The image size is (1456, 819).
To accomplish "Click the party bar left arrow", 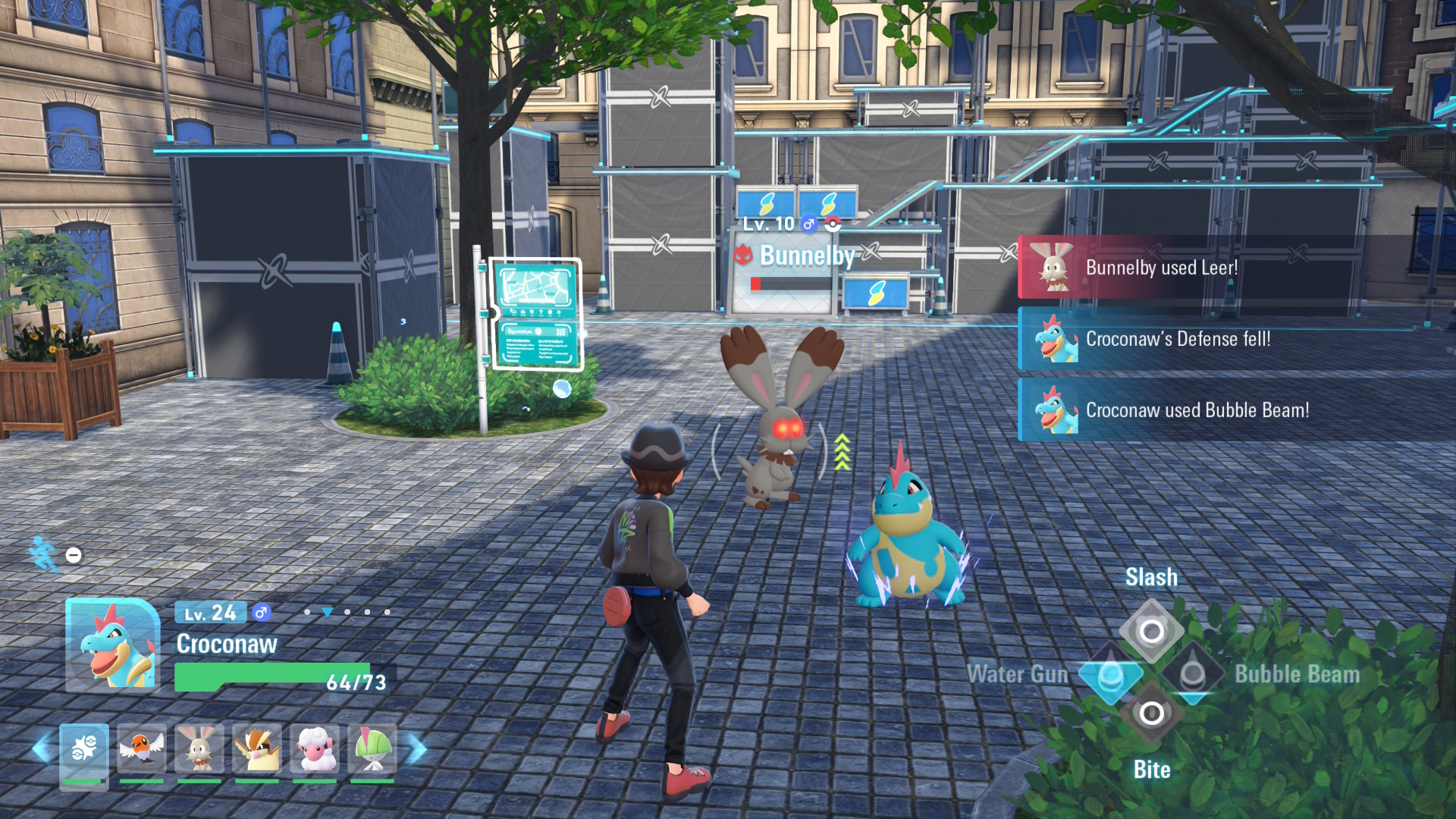I will tap(42, 750).
